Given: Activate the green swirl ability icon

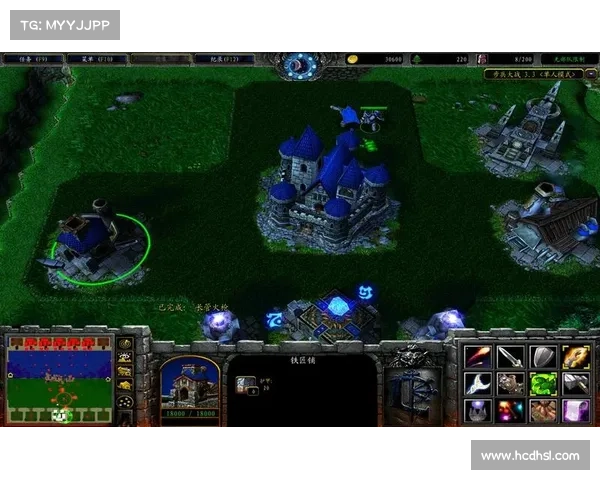Looking at the screenshot, I should (543, 384).
